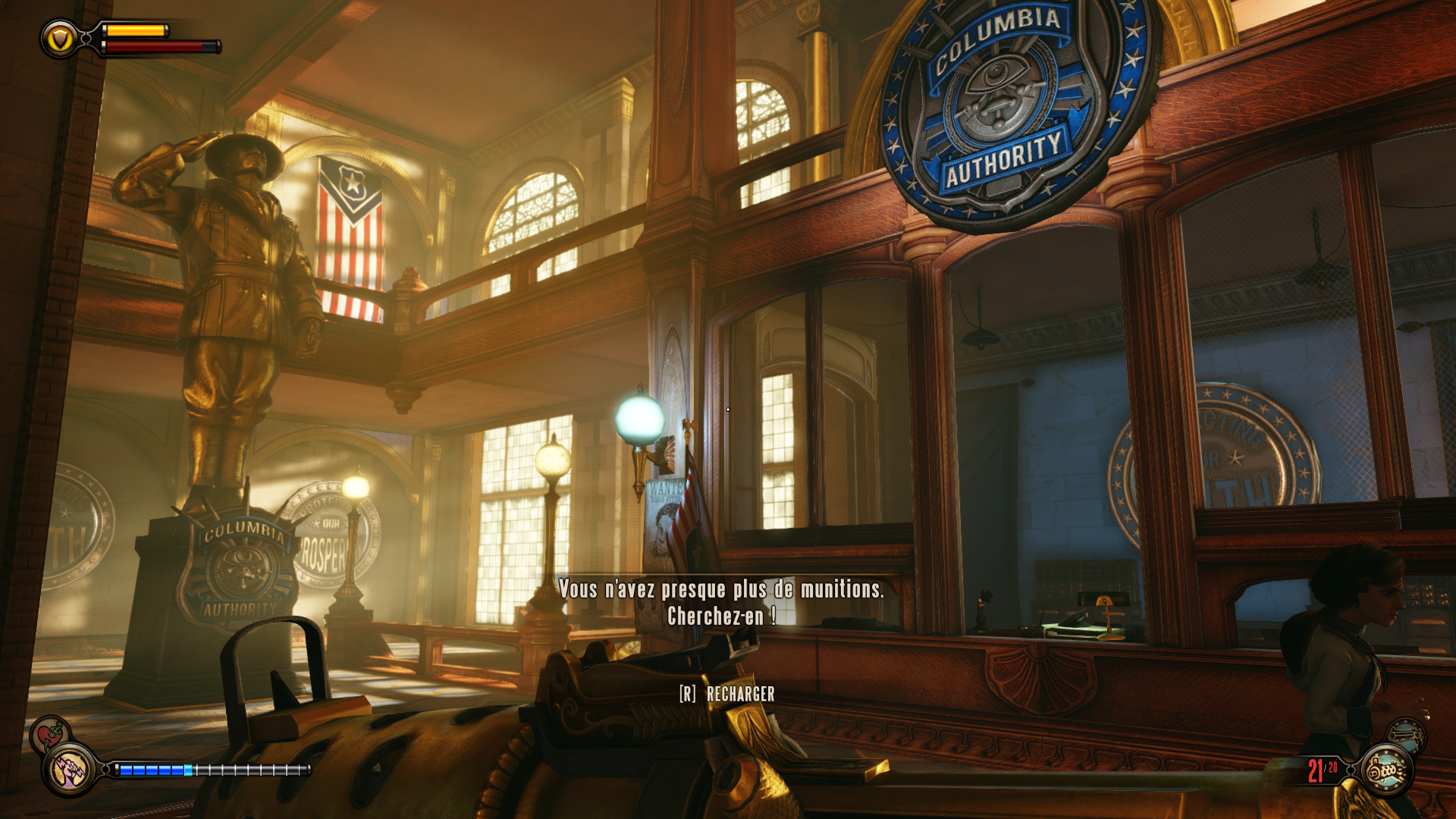The width and height of the screenshot is (1456, 819).
Task: Click the golden shield icon
Action: (x=59, y=39)
